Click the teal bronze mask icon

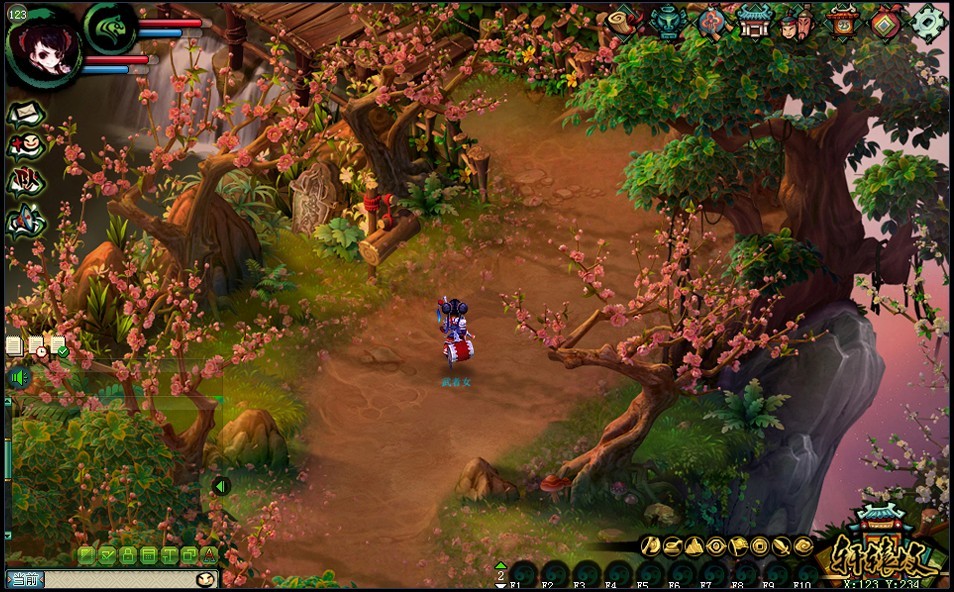[667, 22]
